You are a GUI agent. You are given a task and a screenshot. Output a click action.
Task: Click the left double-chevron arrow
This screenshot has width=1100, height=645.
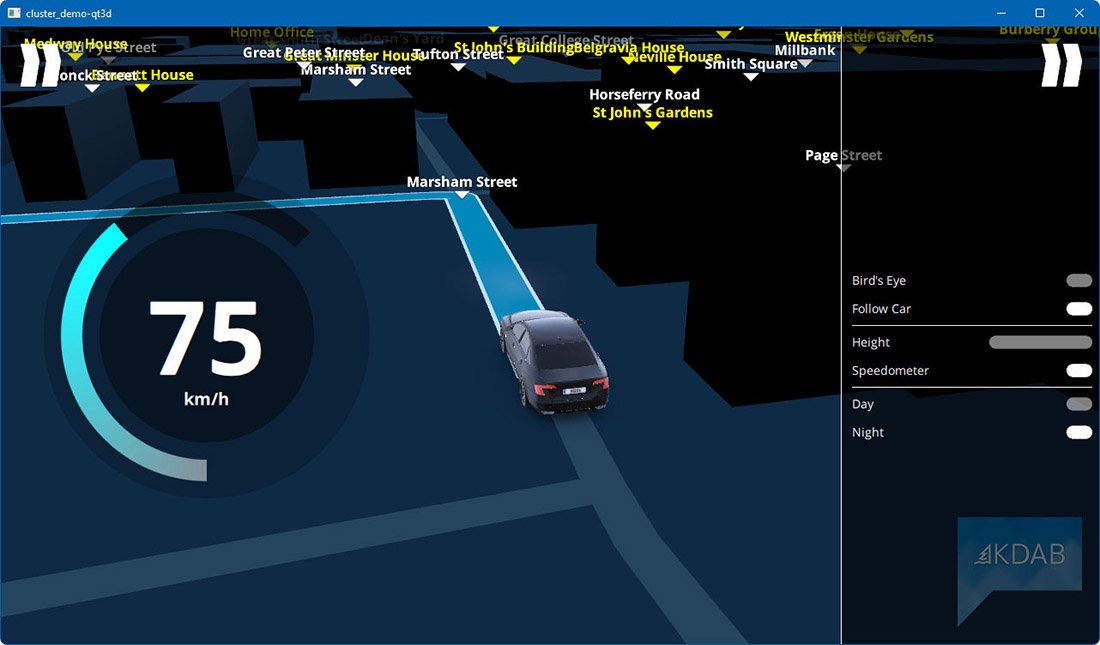click(41, 64)
